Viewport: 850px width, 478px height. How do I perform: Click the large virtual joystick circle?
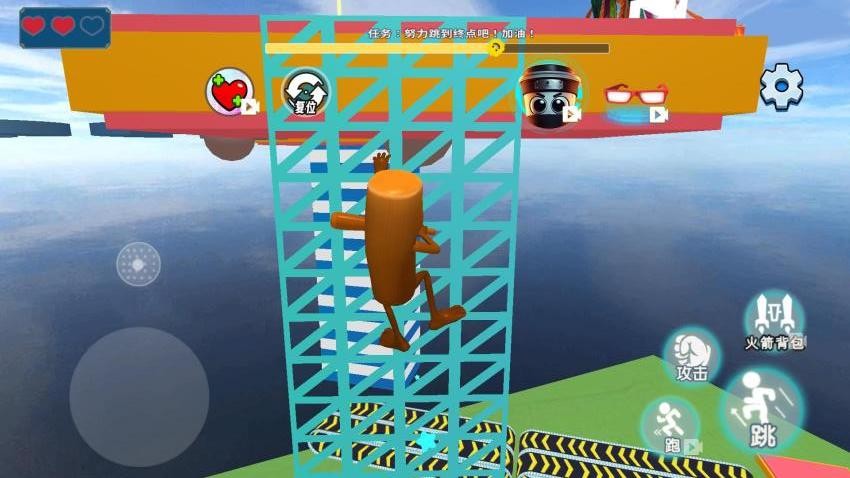coord(139,396)
